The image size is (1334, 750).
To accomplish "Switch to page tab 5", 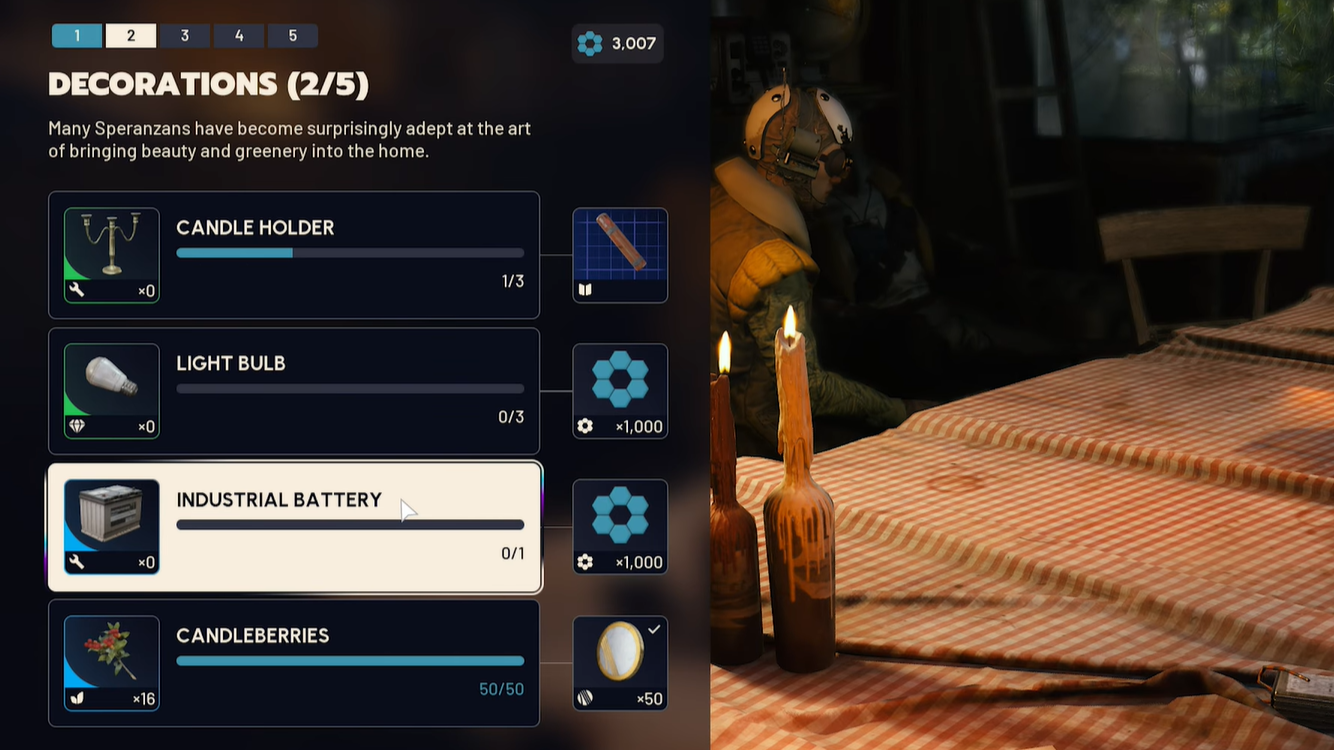I will pyautogui.click(x=293, y=36).
